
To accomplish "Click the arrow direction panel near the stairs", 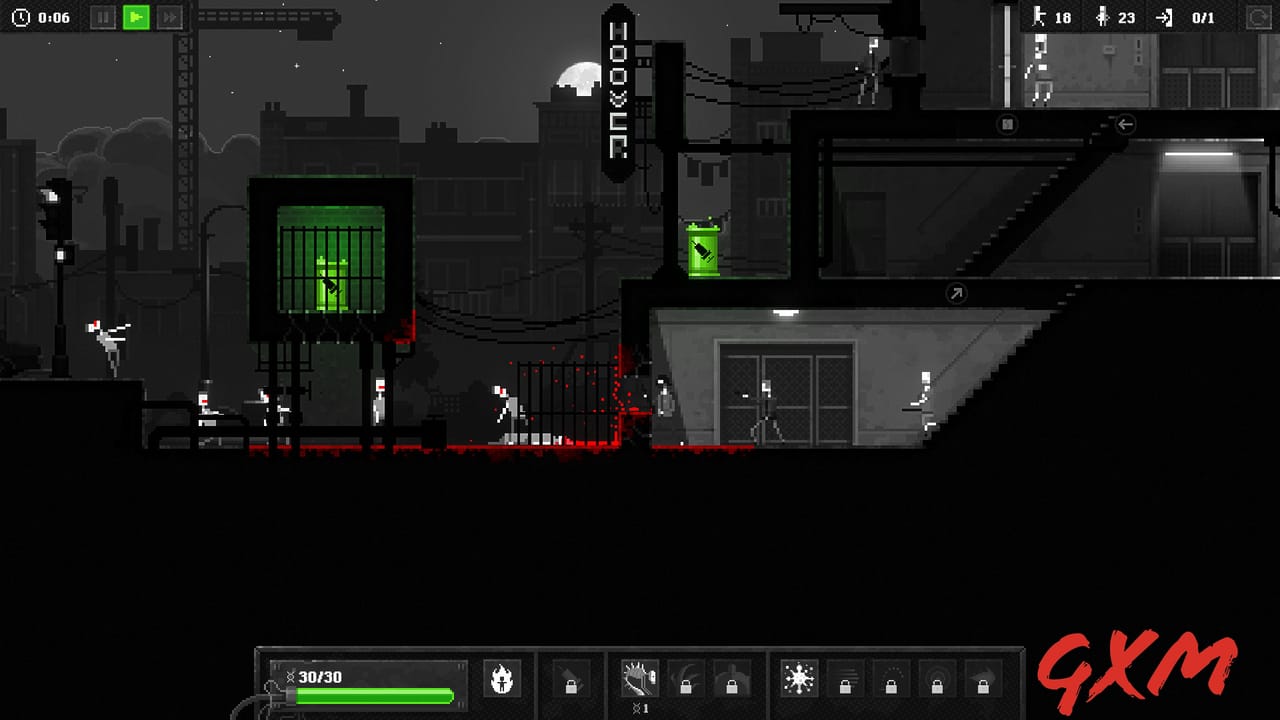I will [x=957, y=293].
